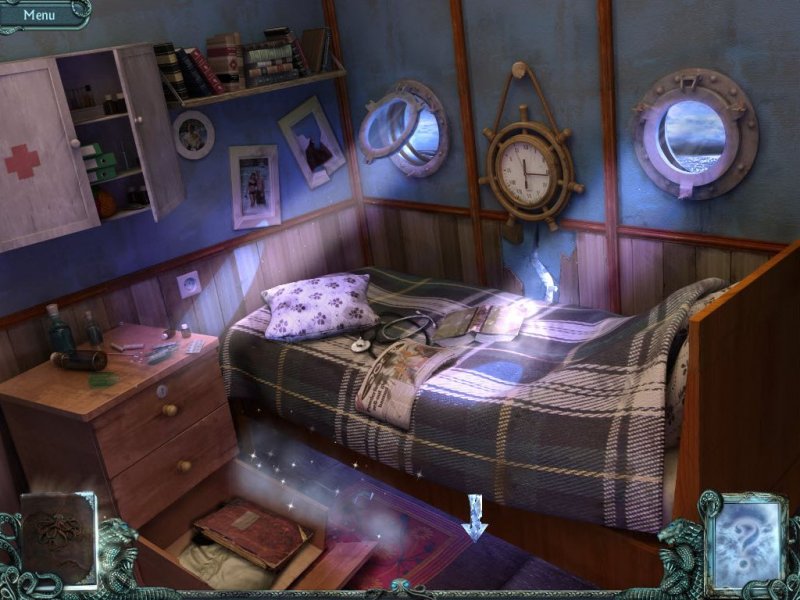Viewport: 800px width, 600px height.
Task: Open the journal book icon
Action: tap(57, 539)
